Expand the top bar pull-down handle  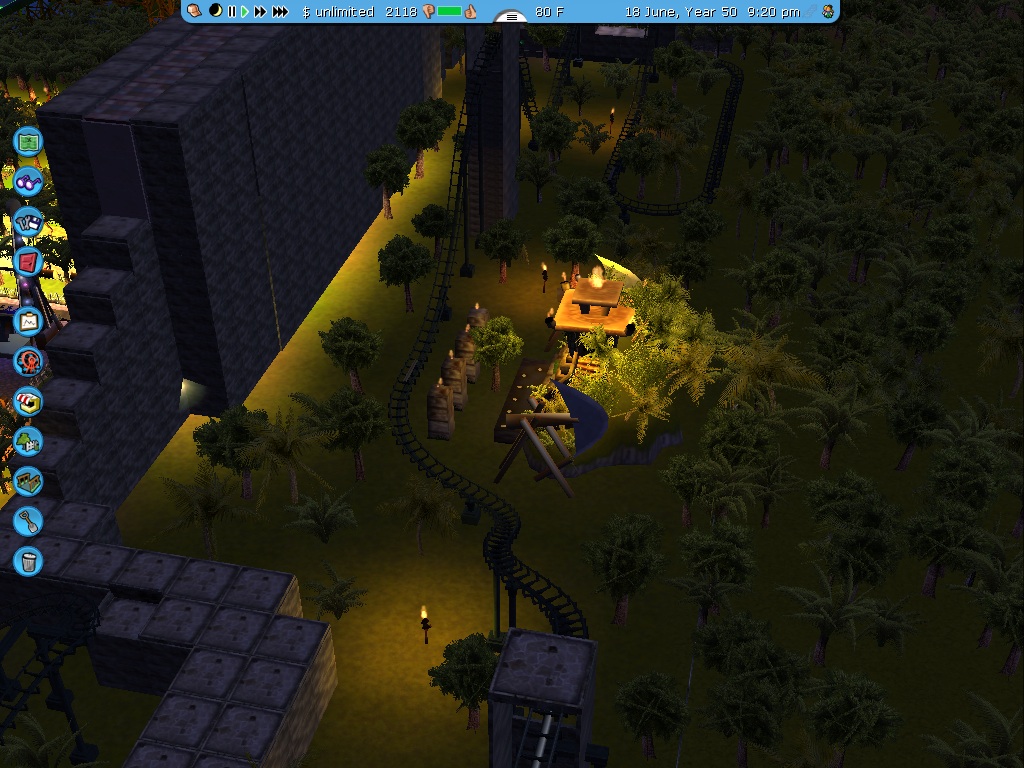512,17
